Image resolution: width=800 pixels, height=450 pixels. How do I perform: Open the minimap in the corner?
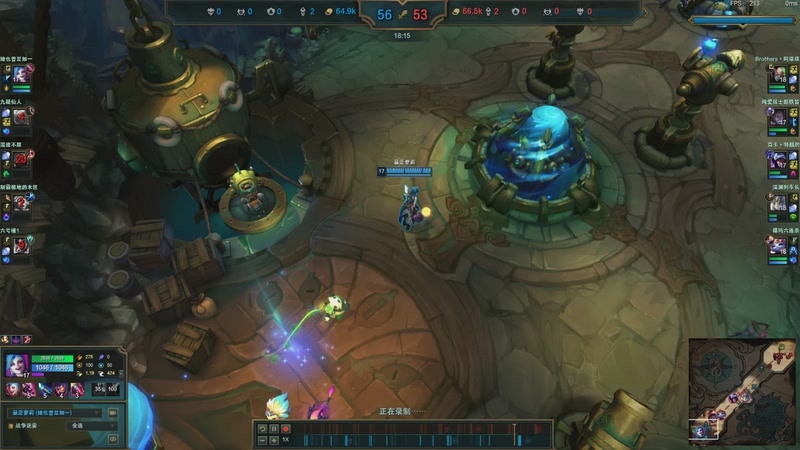tap(743, 389)
